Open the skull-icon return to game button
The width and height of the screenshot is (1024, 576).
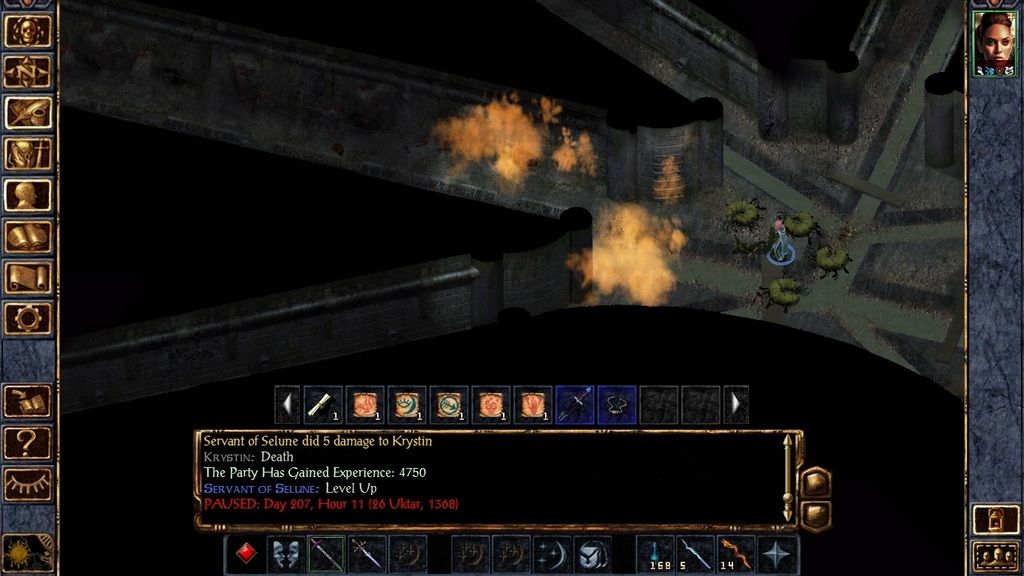click(x=28, y=30)
